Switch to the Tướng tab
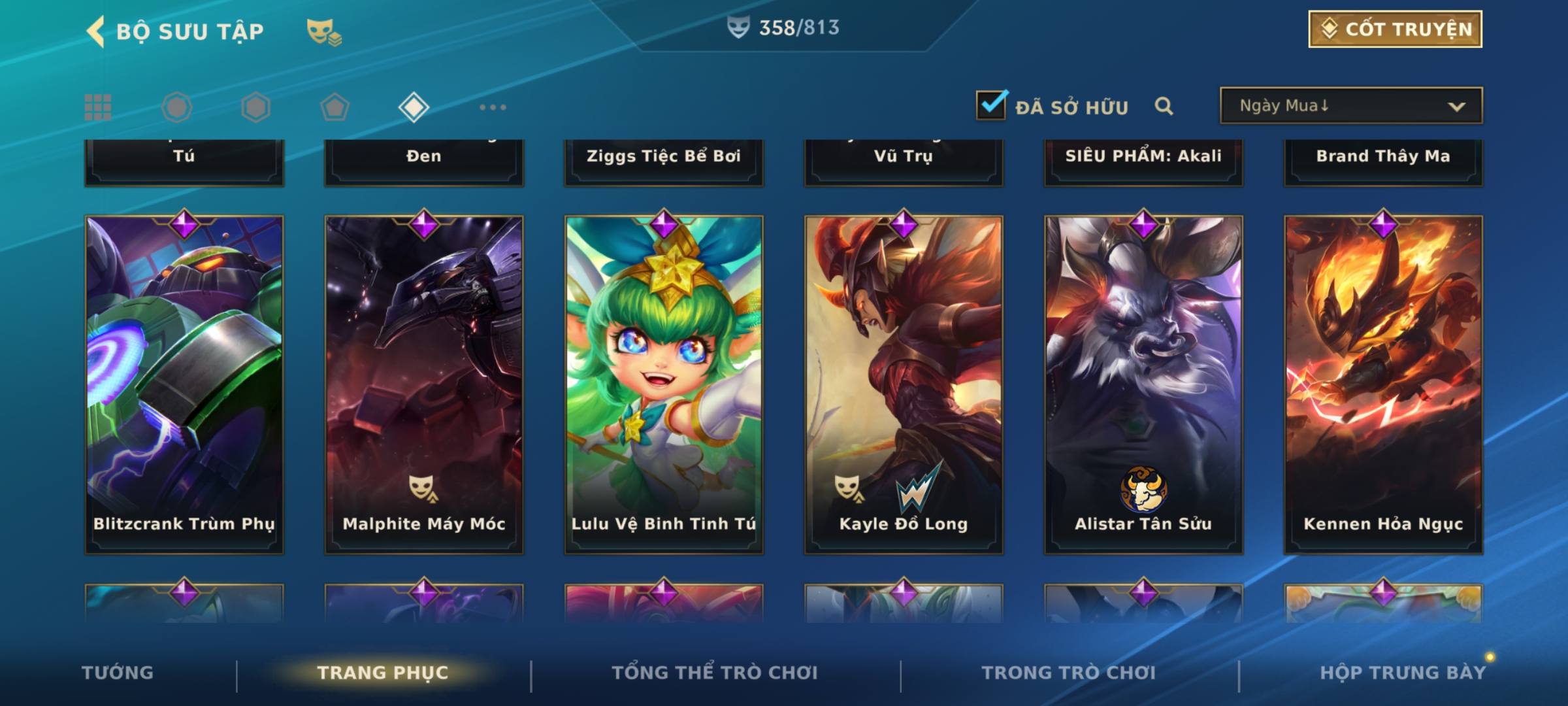 tap(118, 673)
